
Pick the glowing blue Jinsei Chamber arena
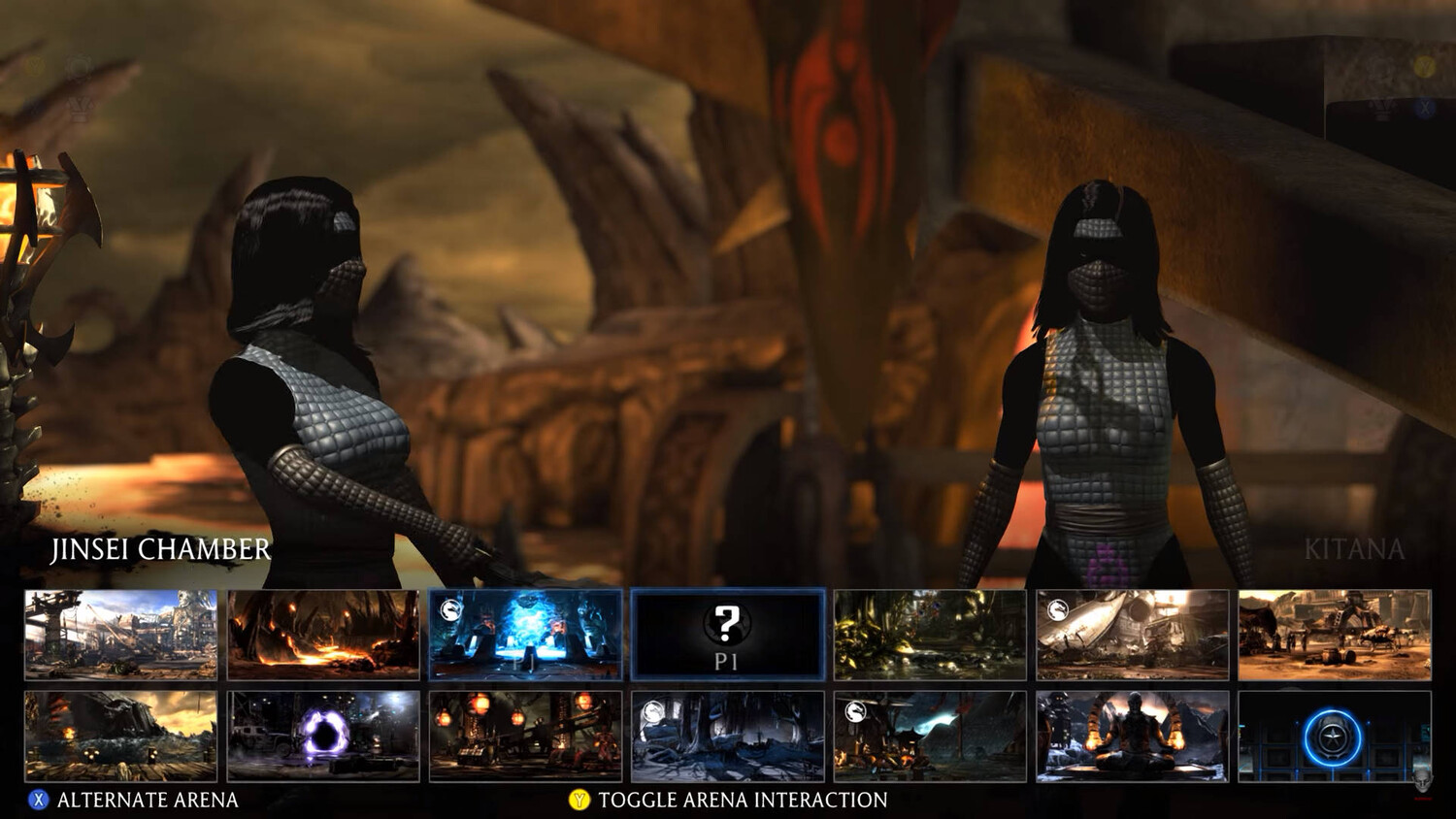[x=525, y=635]
